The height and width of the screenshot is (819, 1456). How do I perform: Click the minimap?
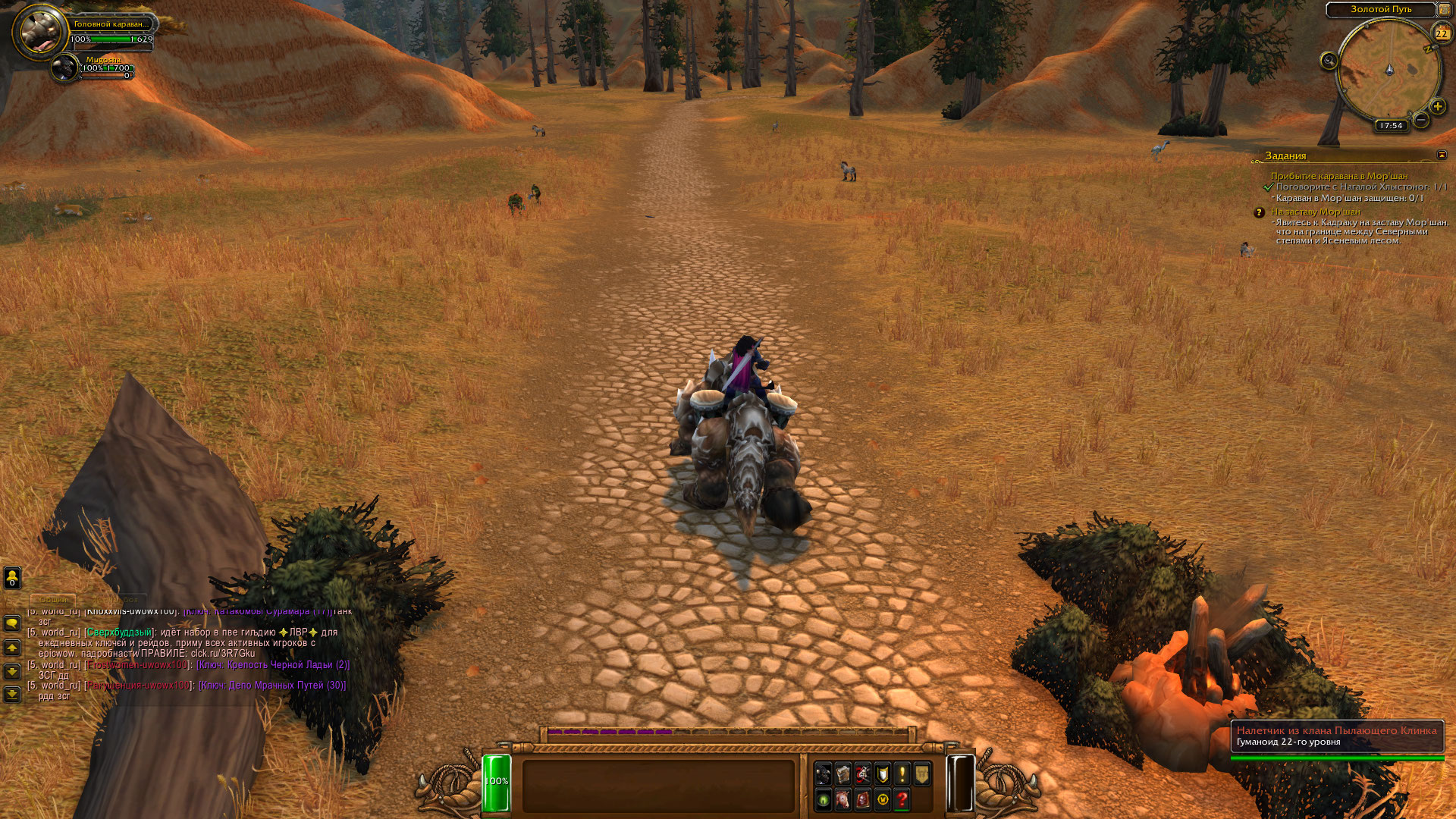pyautogui.click(x=1389, y=71)
